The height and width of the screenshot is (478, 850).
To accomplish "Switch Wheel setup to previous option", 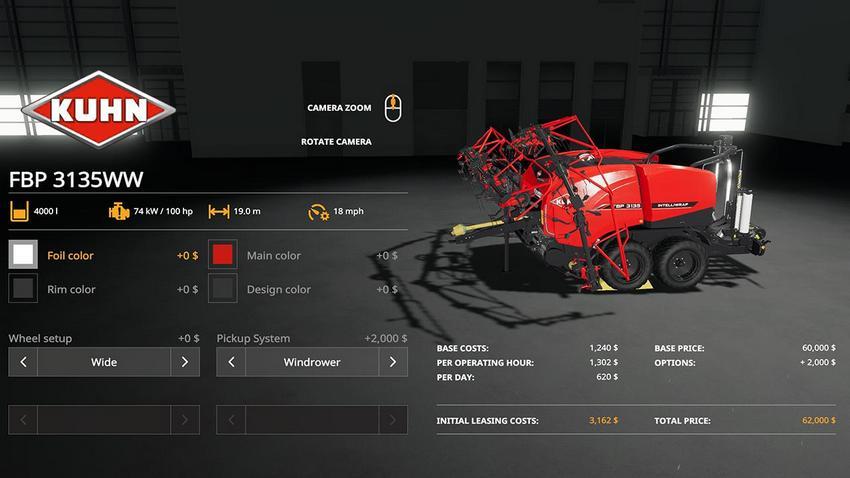I will point(23,362).
